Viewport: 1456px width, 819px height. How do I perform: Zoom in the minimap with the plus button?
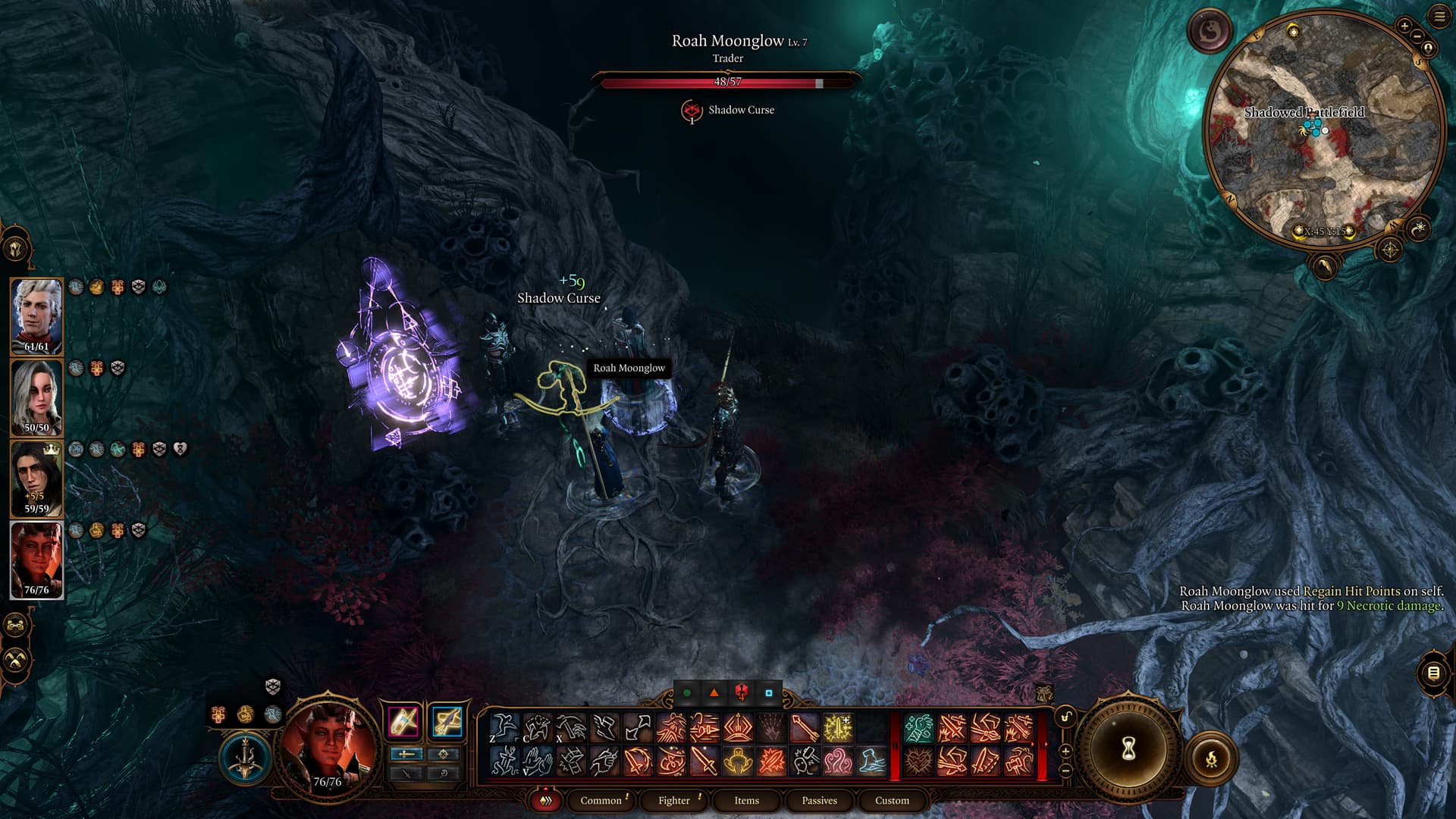click(1404, 26)
